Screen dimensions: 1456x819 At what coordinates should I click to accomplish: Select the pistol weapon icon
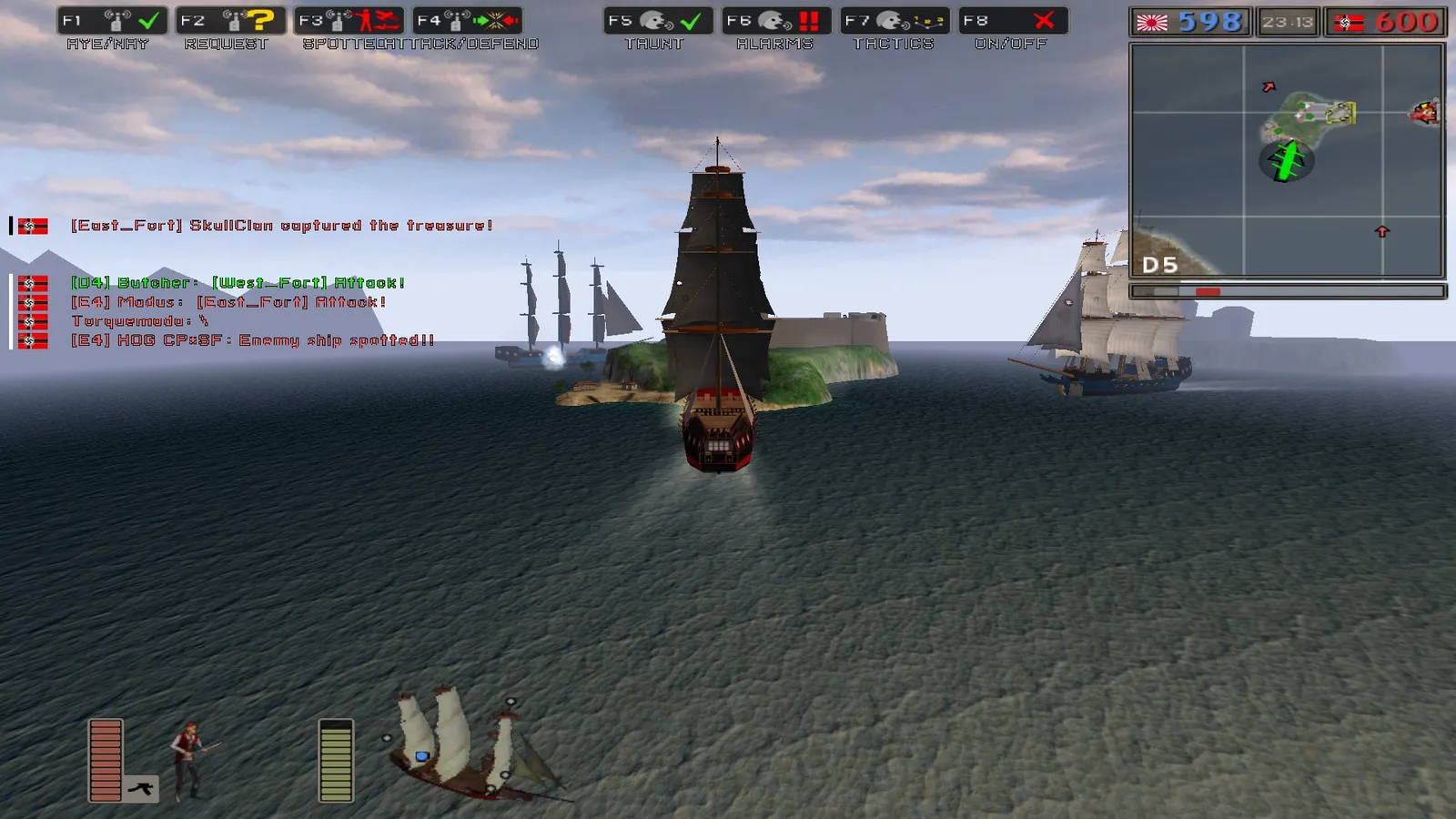pos(141,788)
